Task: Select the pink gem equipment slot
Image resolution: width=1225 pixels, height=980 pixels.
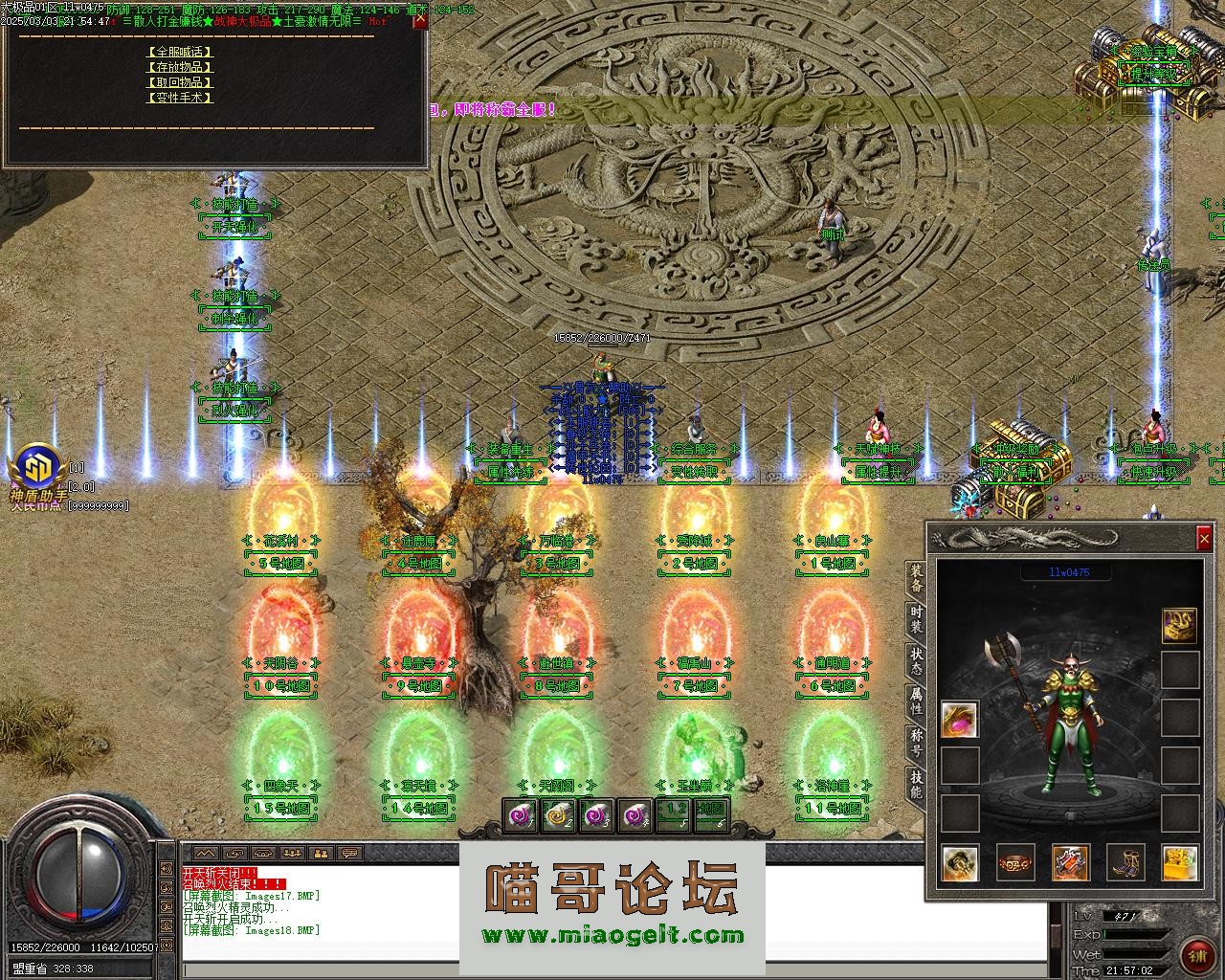Action: pyautogui.click(x=959, y=720)
